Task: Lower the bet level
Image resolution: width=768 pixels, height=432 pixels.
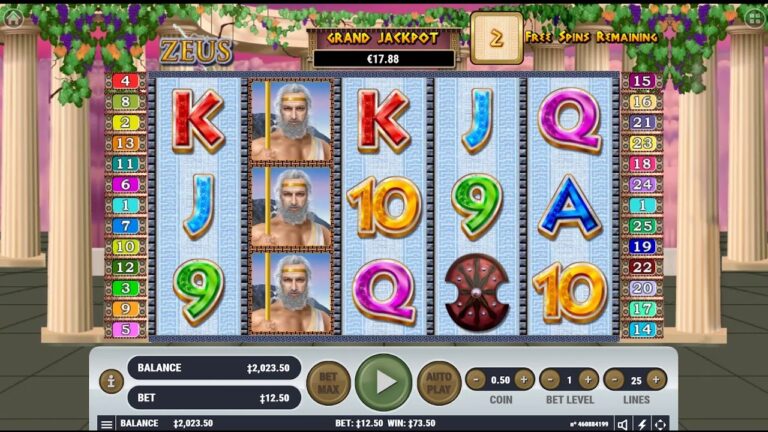Action: [x=550, y=379]
